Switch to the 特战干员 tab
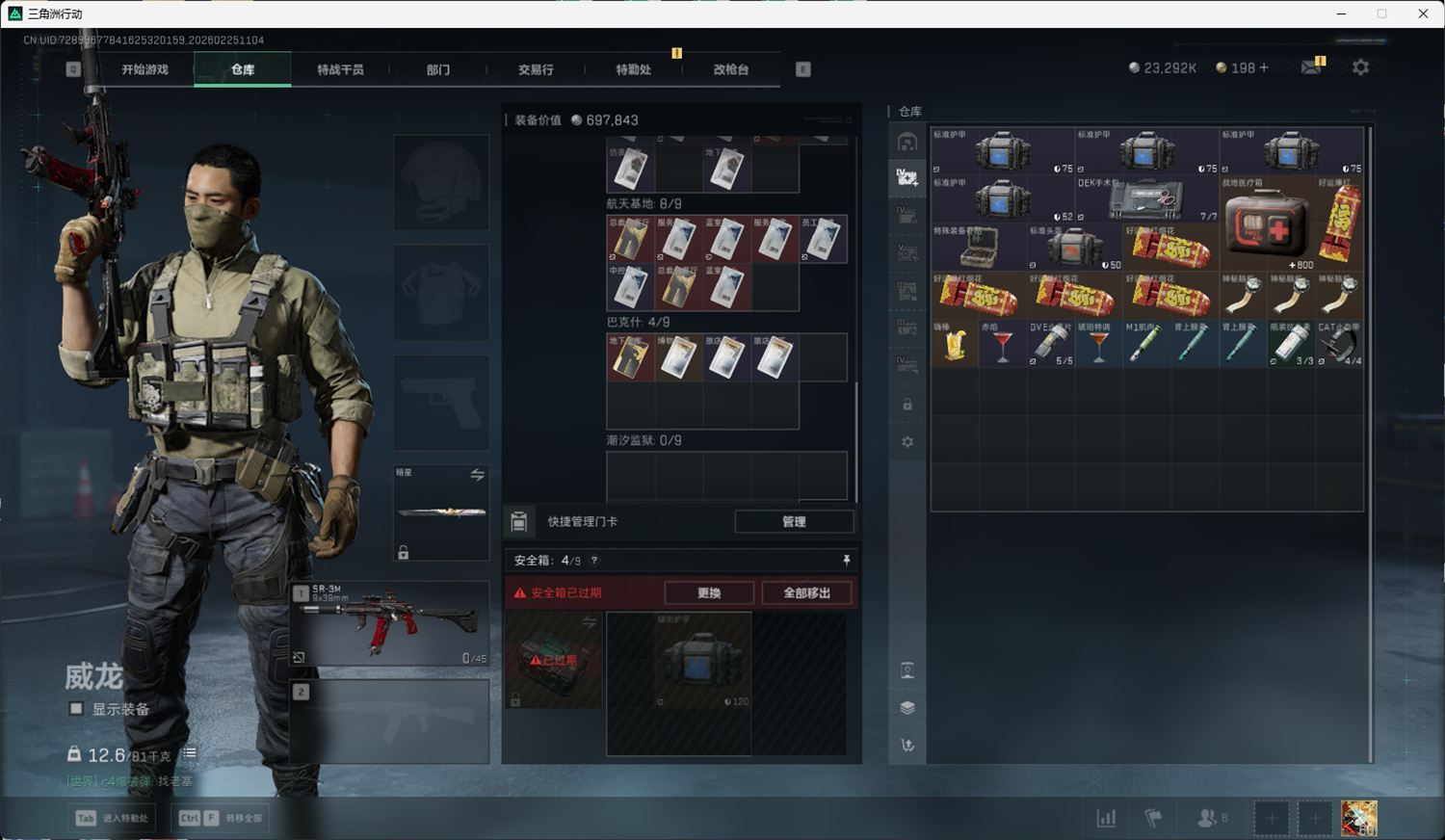 pyautogui.click(x=340, y=69)
